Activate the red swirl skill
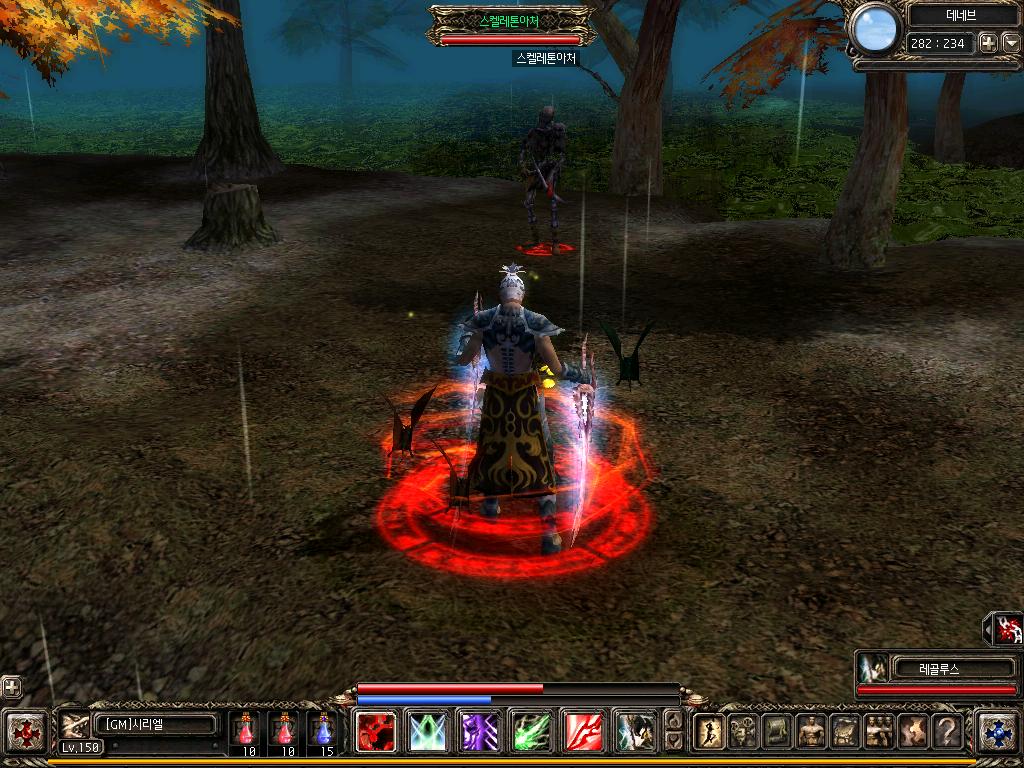1024x768 pixels. [377, 731]
